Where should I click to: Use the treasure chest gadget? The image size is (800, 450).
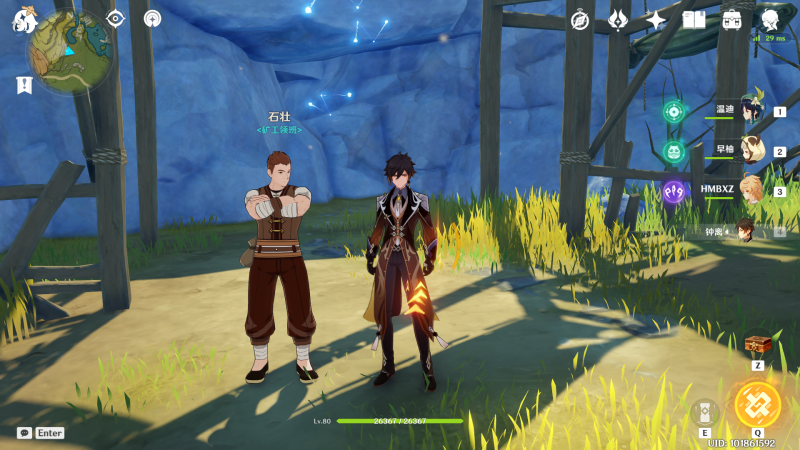click(758, 345)
